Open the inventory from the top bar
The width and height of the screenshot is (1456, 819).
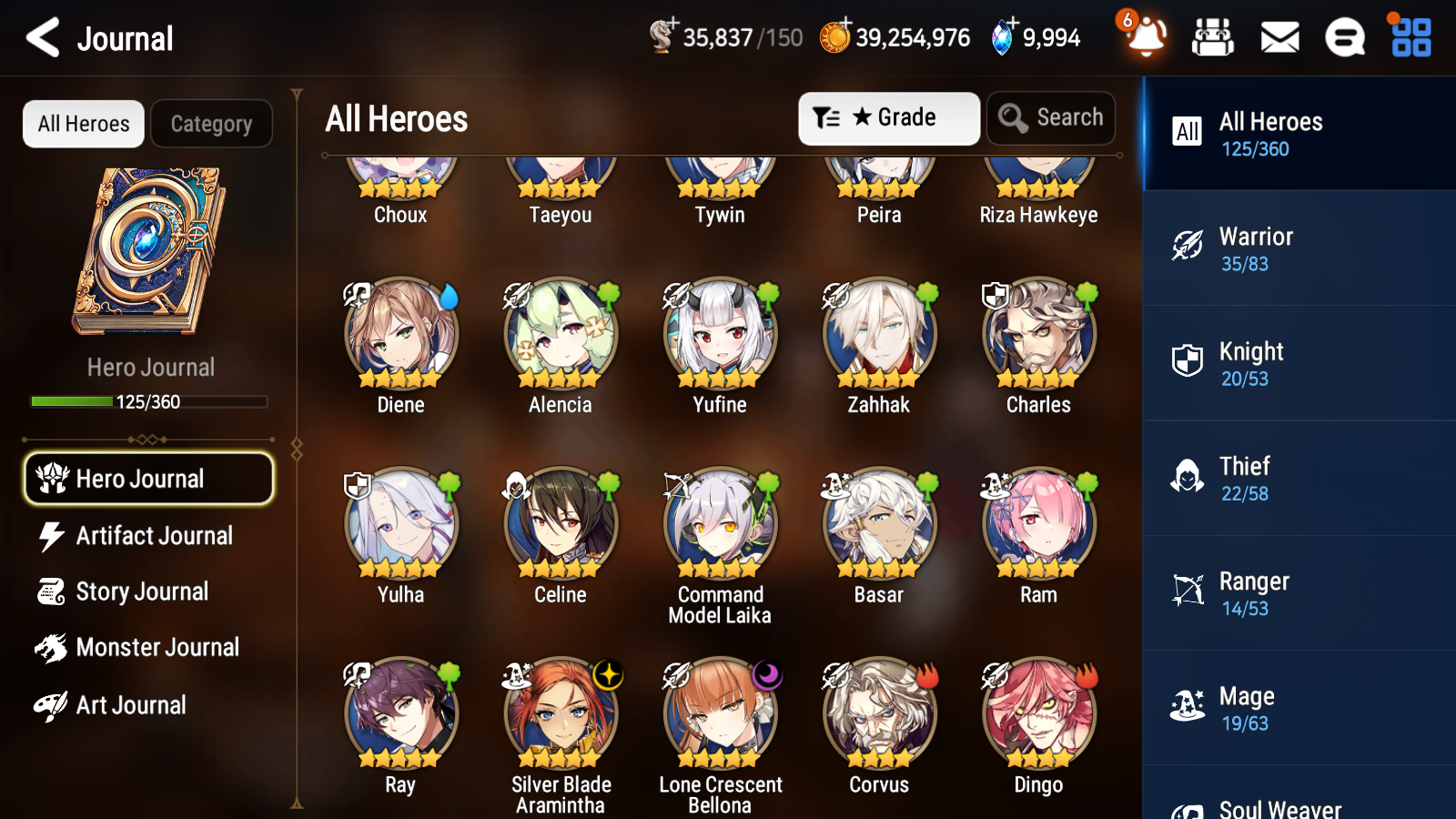pyautogui.click(x=1213, y=37)
